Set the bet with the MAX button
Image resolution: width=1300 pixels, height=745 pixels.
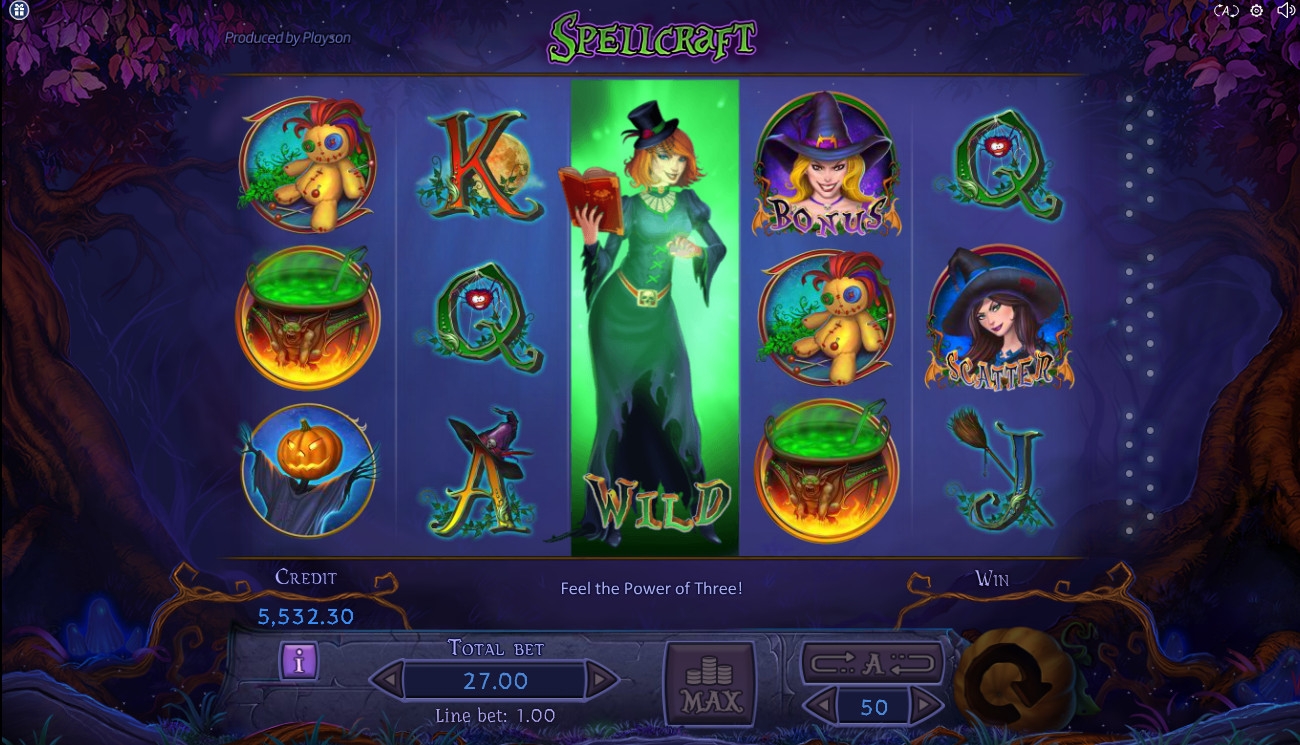click(x=710, y=684)
